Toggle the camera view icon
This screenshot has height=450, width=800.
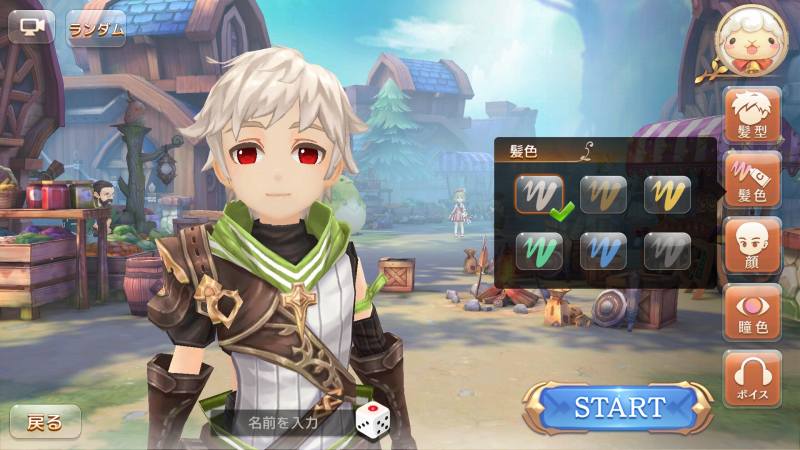[31, 26]
